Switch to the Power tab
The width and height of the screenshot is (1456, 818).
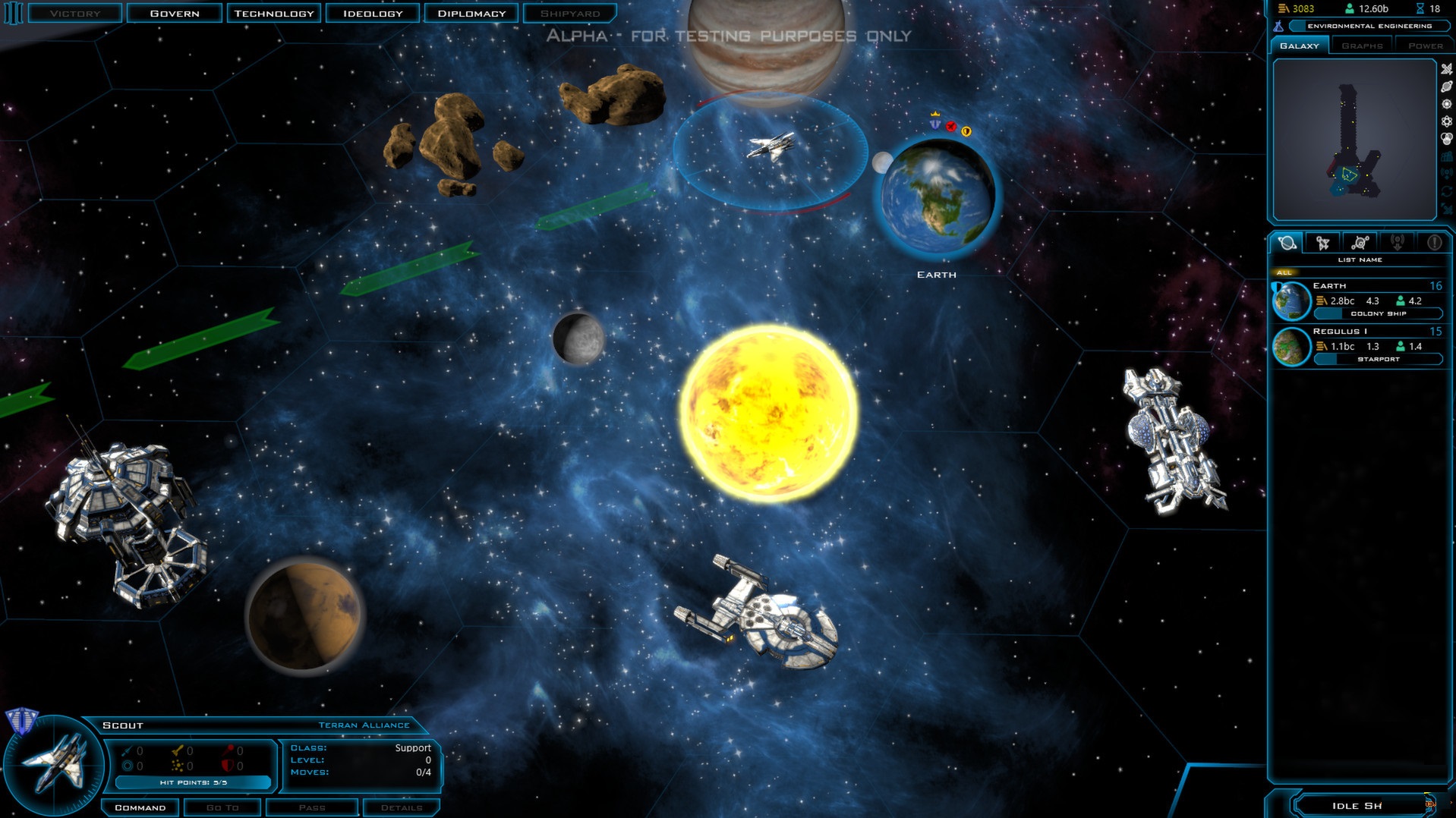point(1425,46)
